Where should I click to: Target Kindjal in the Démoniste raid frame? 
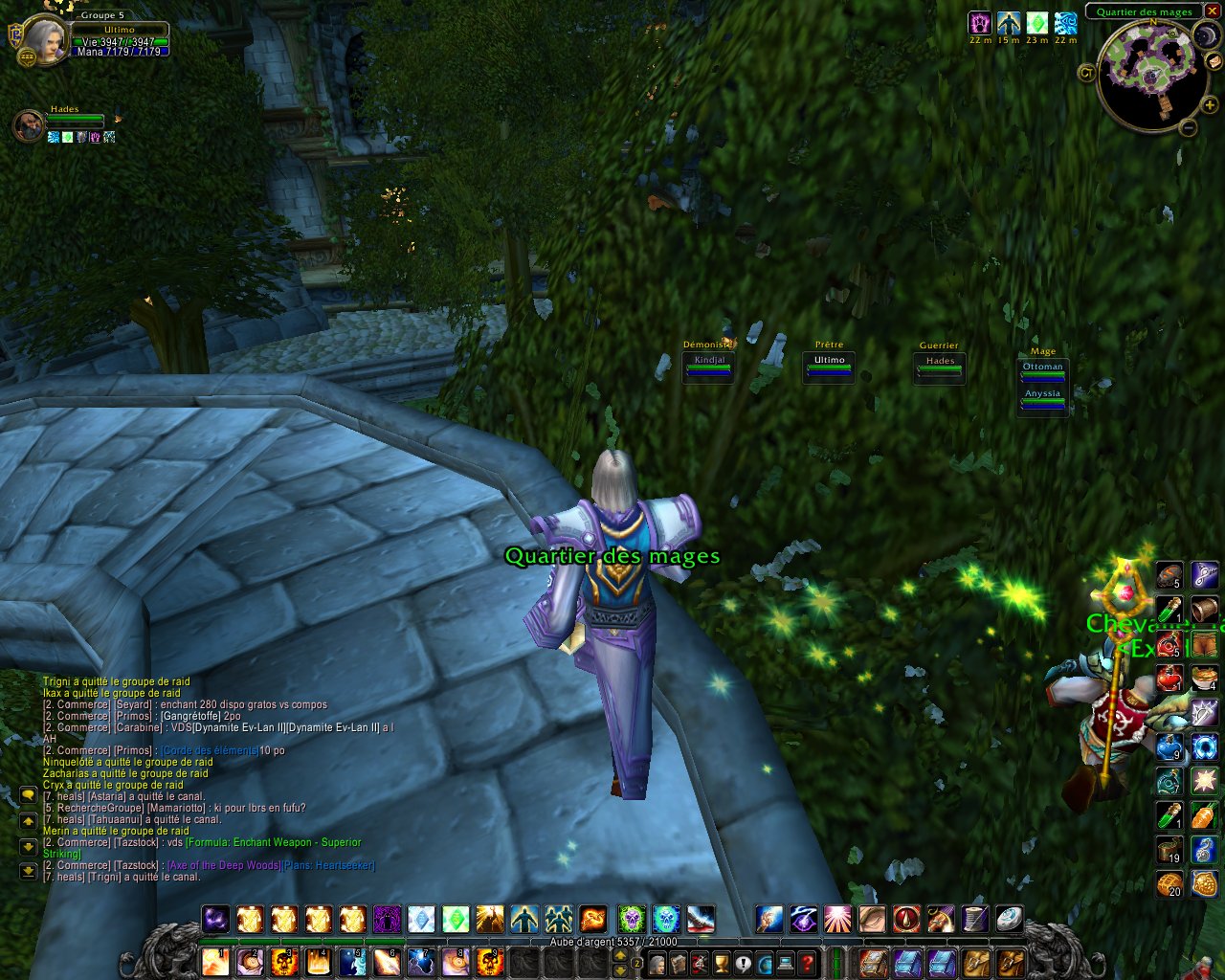708,367
